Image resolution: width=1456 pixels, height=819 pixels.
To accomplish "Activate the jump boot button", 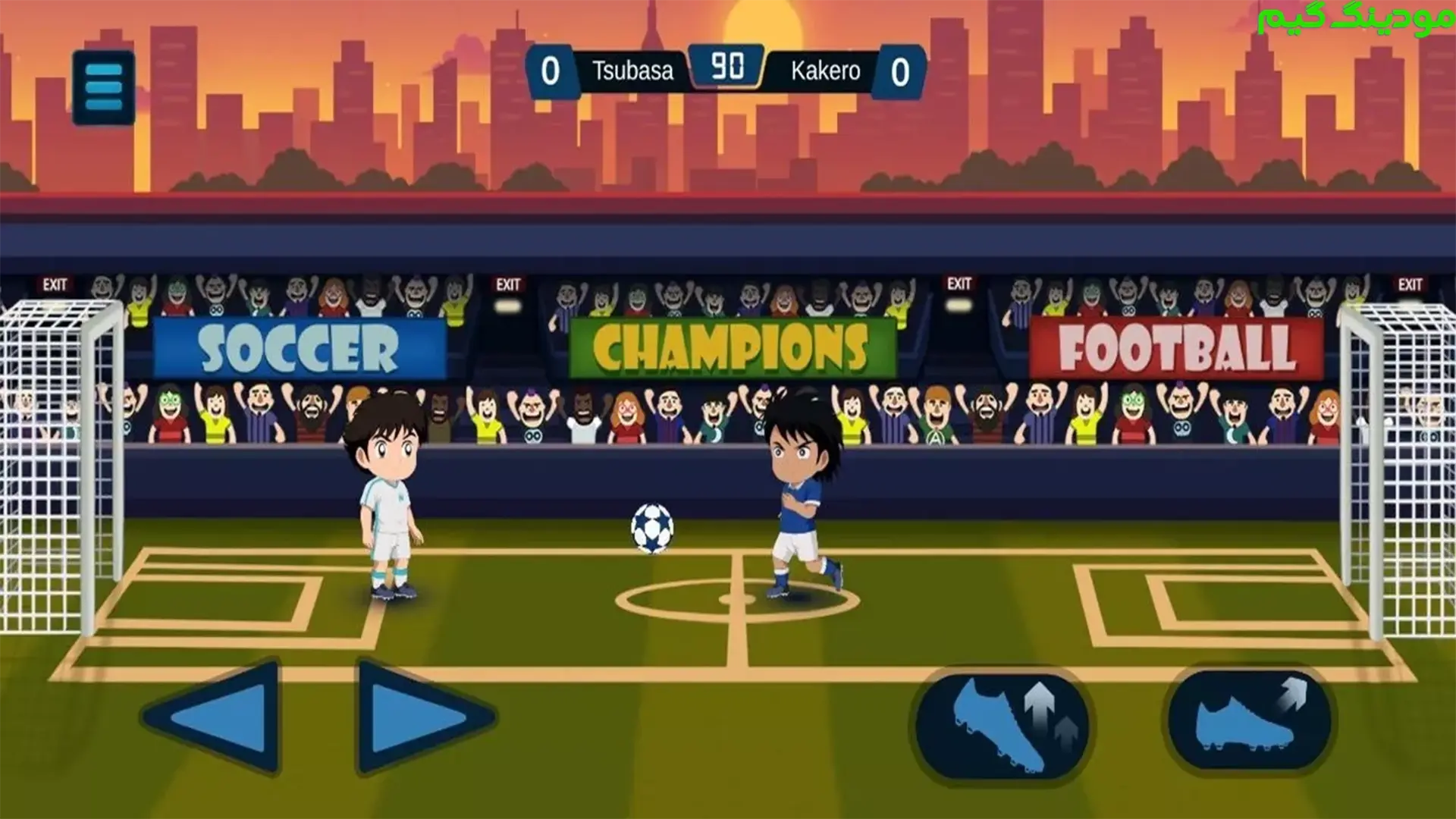I will pyautogui.click(x=1003, y=724).
